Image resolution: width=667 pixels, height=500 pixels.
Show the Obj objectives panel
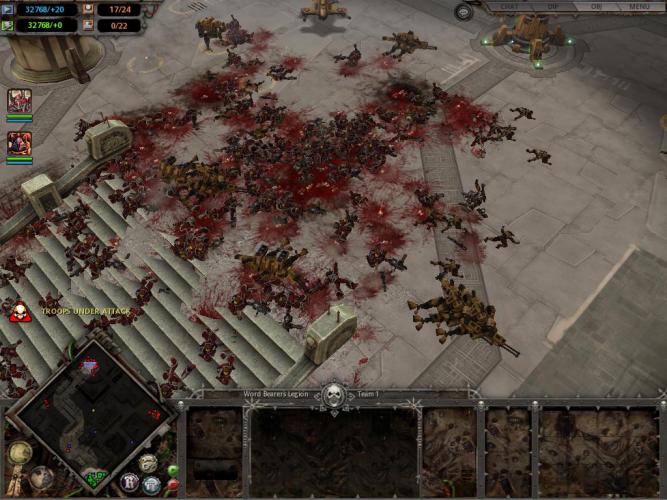[596, 7]
